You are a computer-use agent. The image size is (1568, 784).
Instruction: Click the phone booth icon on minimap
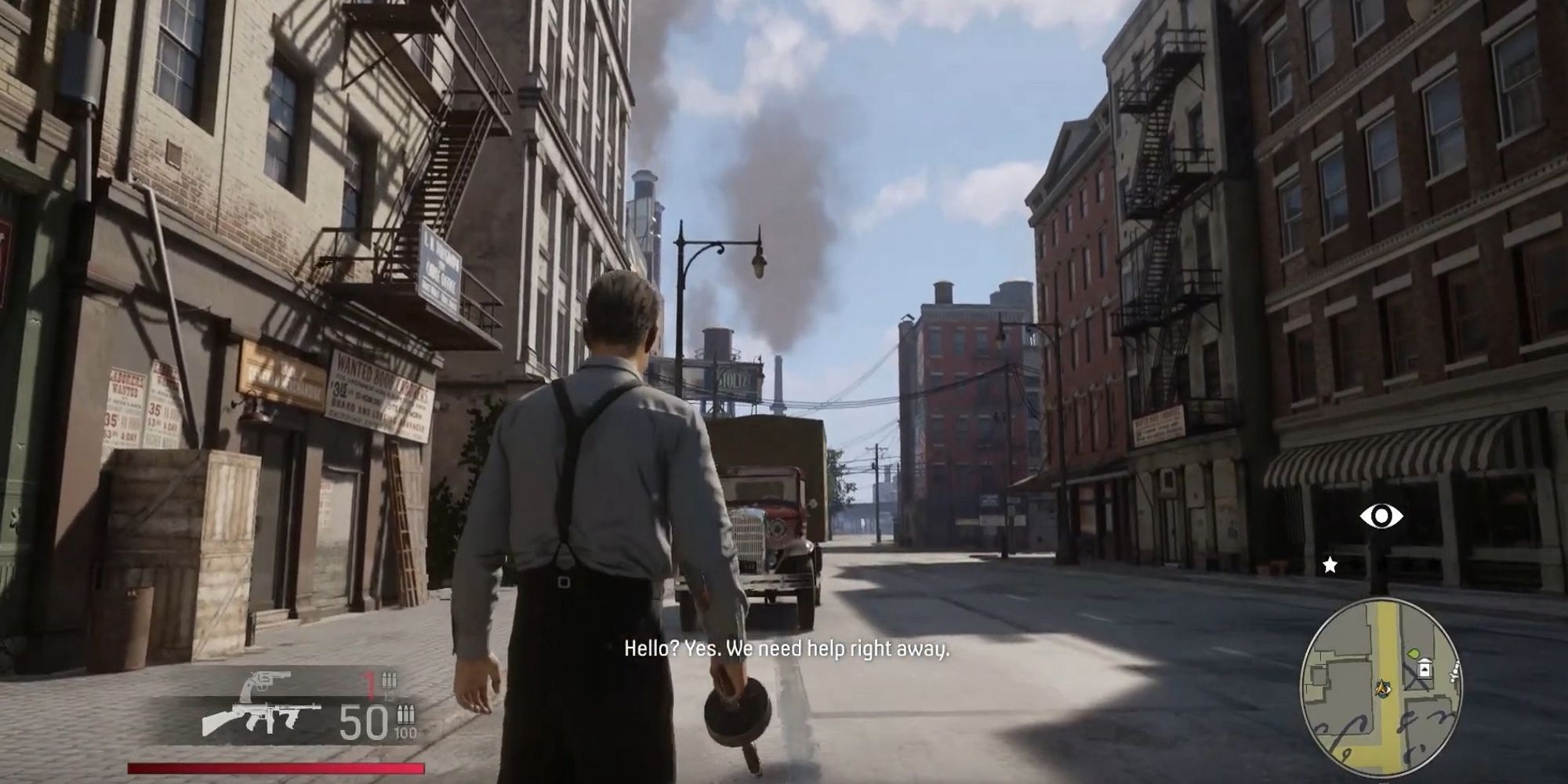1425,669
